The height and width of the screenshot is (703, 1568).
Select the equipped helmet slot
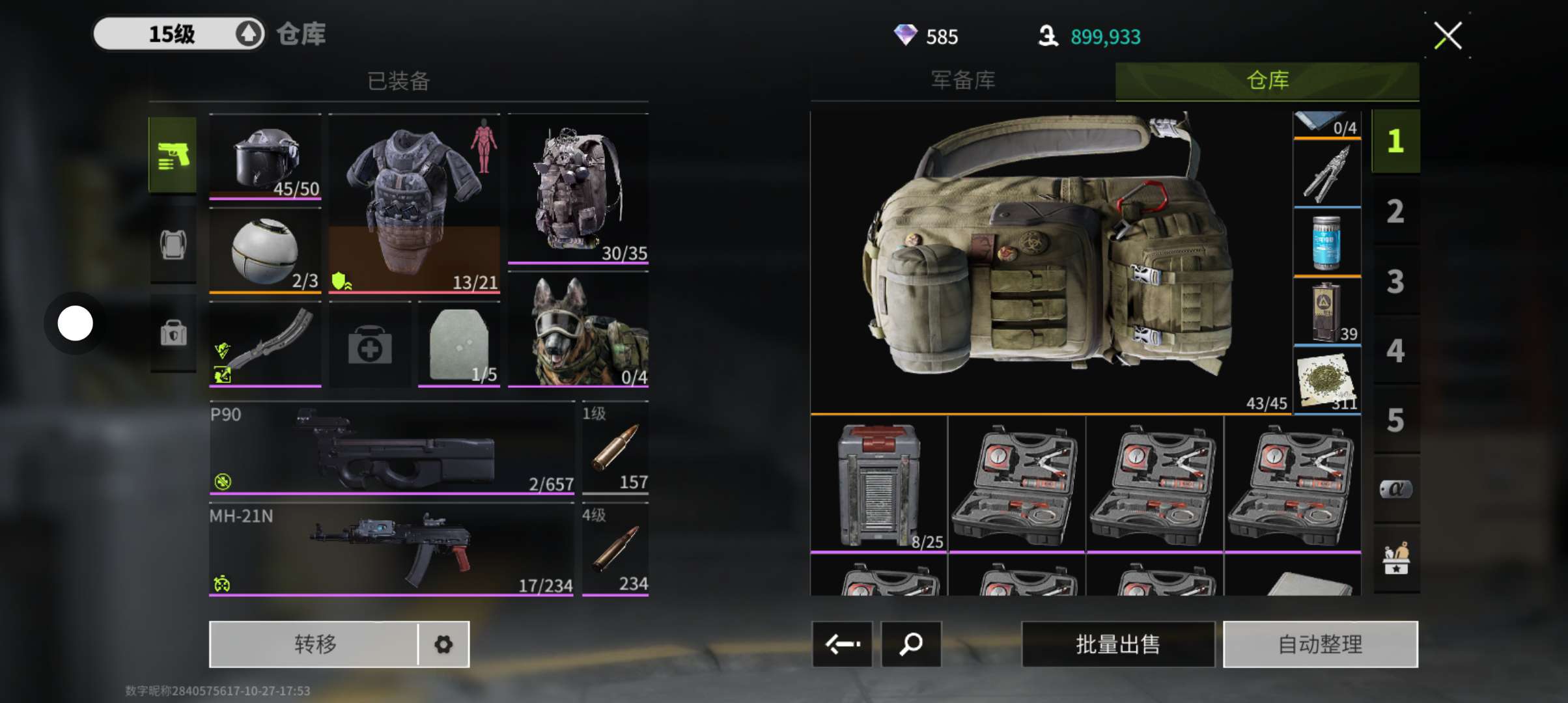pos(265,158)
